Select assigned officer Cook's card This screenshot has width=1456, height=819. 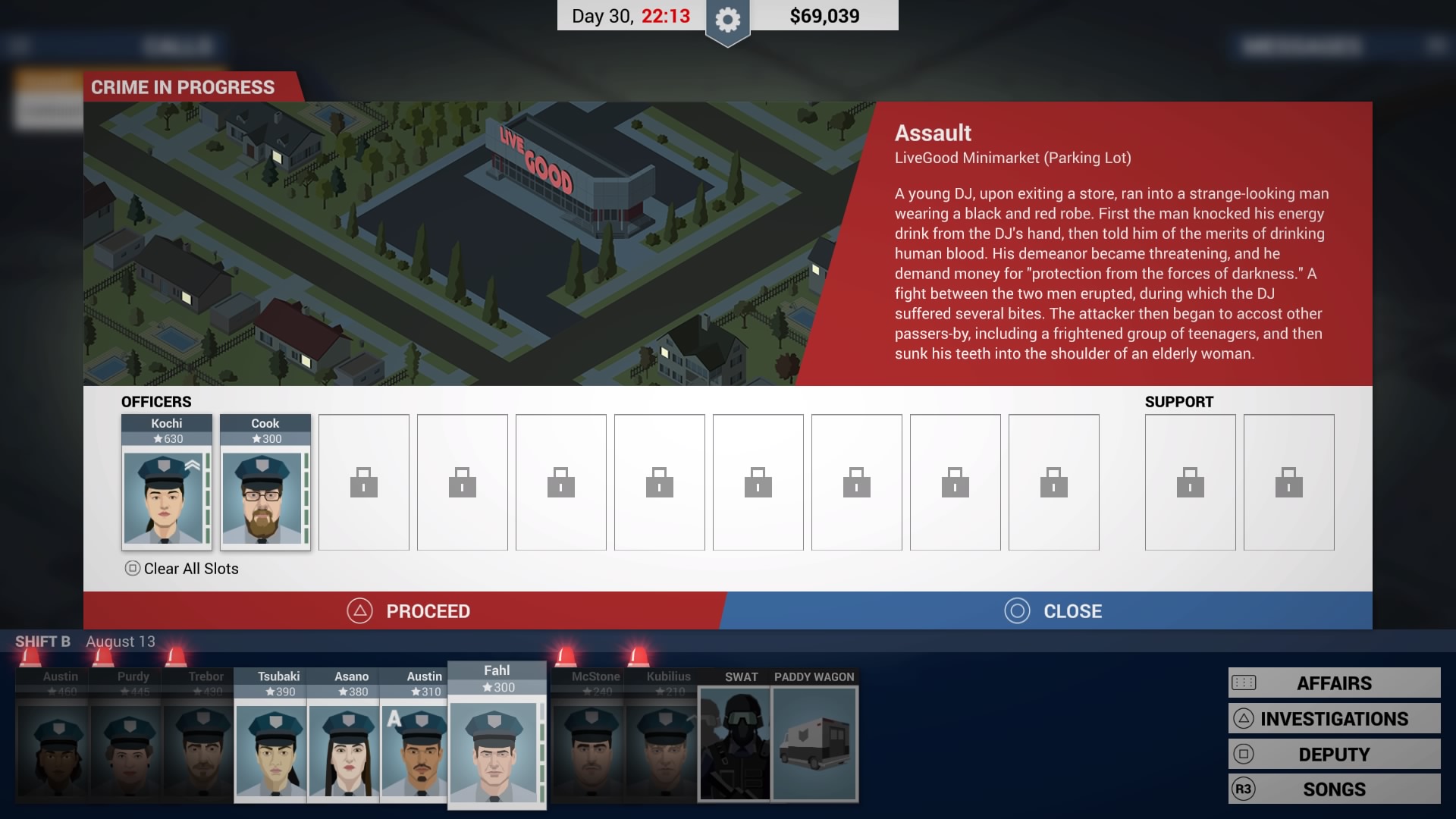pyautogui.click(x=265, y=483)
